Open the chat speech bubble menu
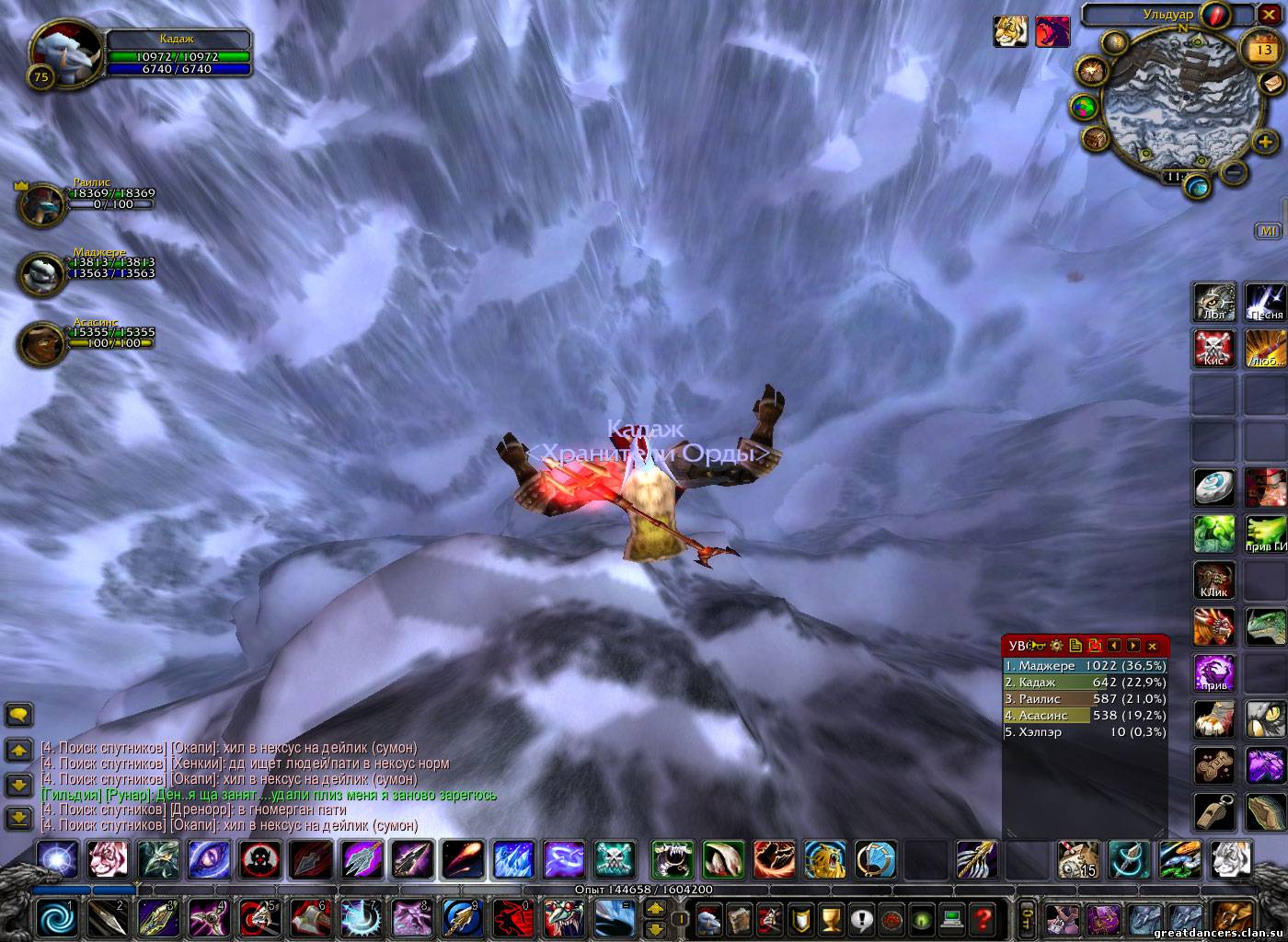This screenshot has width=1288, height=942. coord(19,715)
